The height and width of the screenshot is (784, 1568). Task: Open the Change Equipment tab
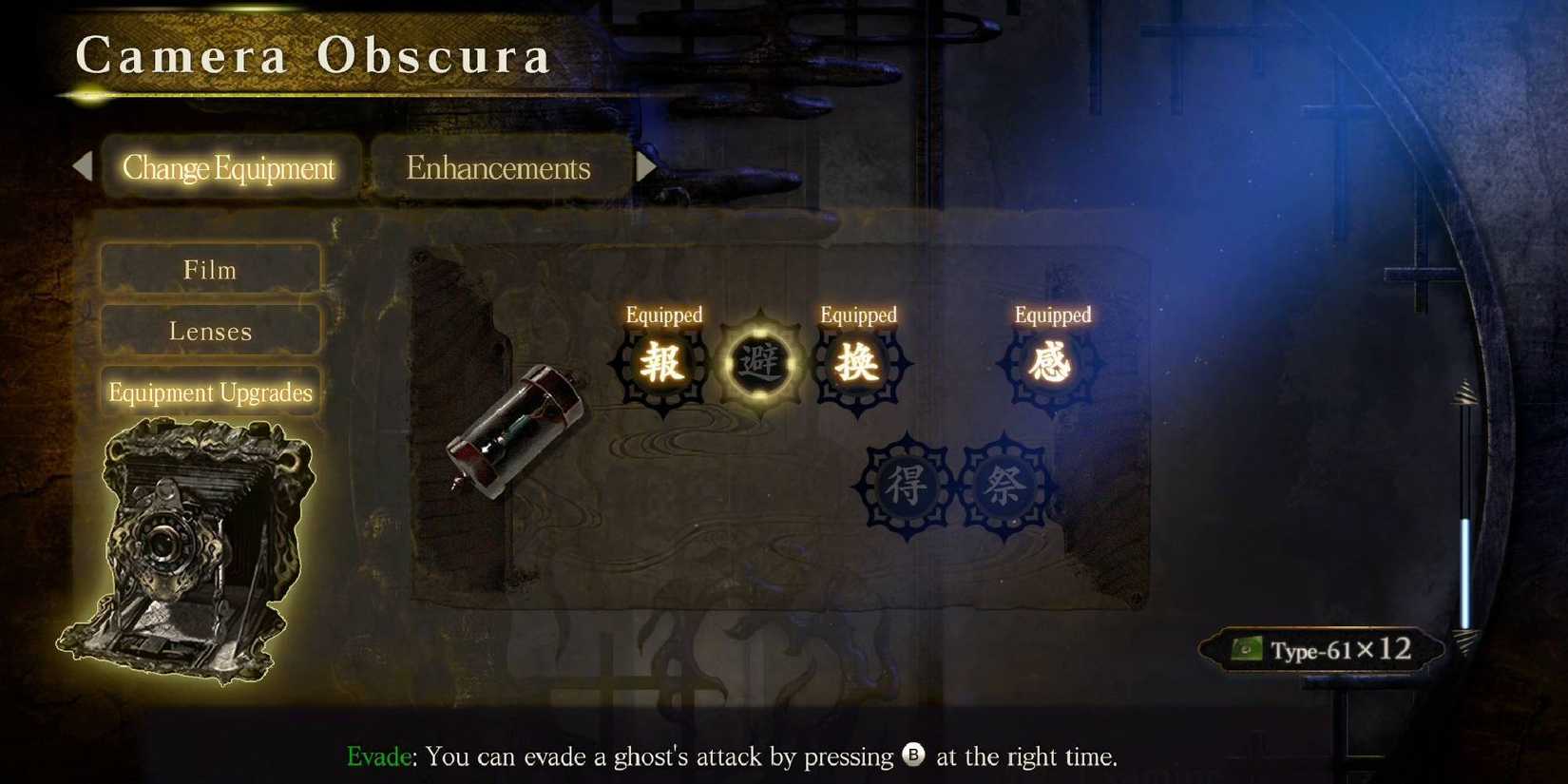pyautogui.click(x=229, y=167)
